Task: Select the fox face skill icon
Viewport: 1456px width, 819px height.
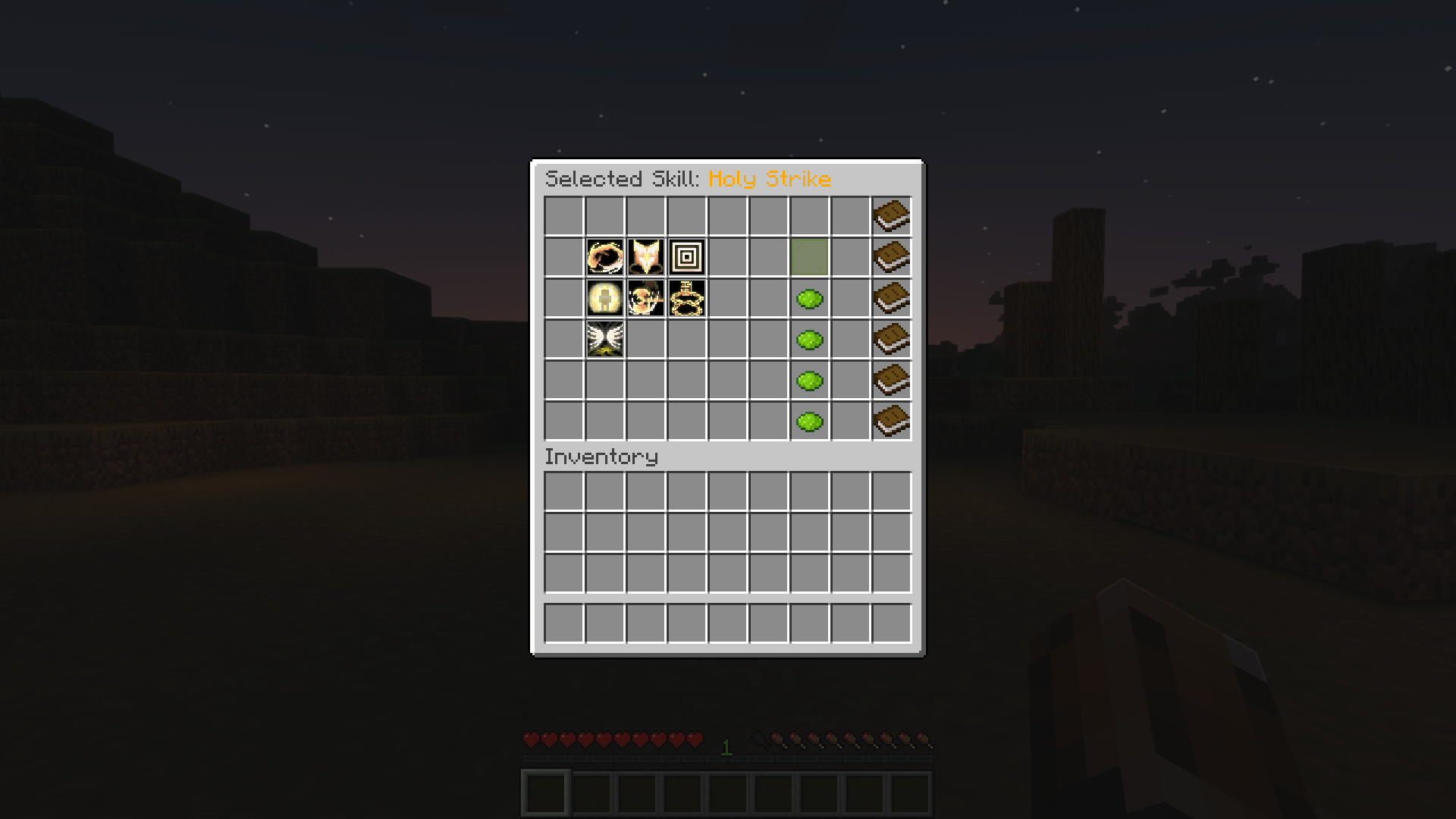Action: (x=645, y=258)
